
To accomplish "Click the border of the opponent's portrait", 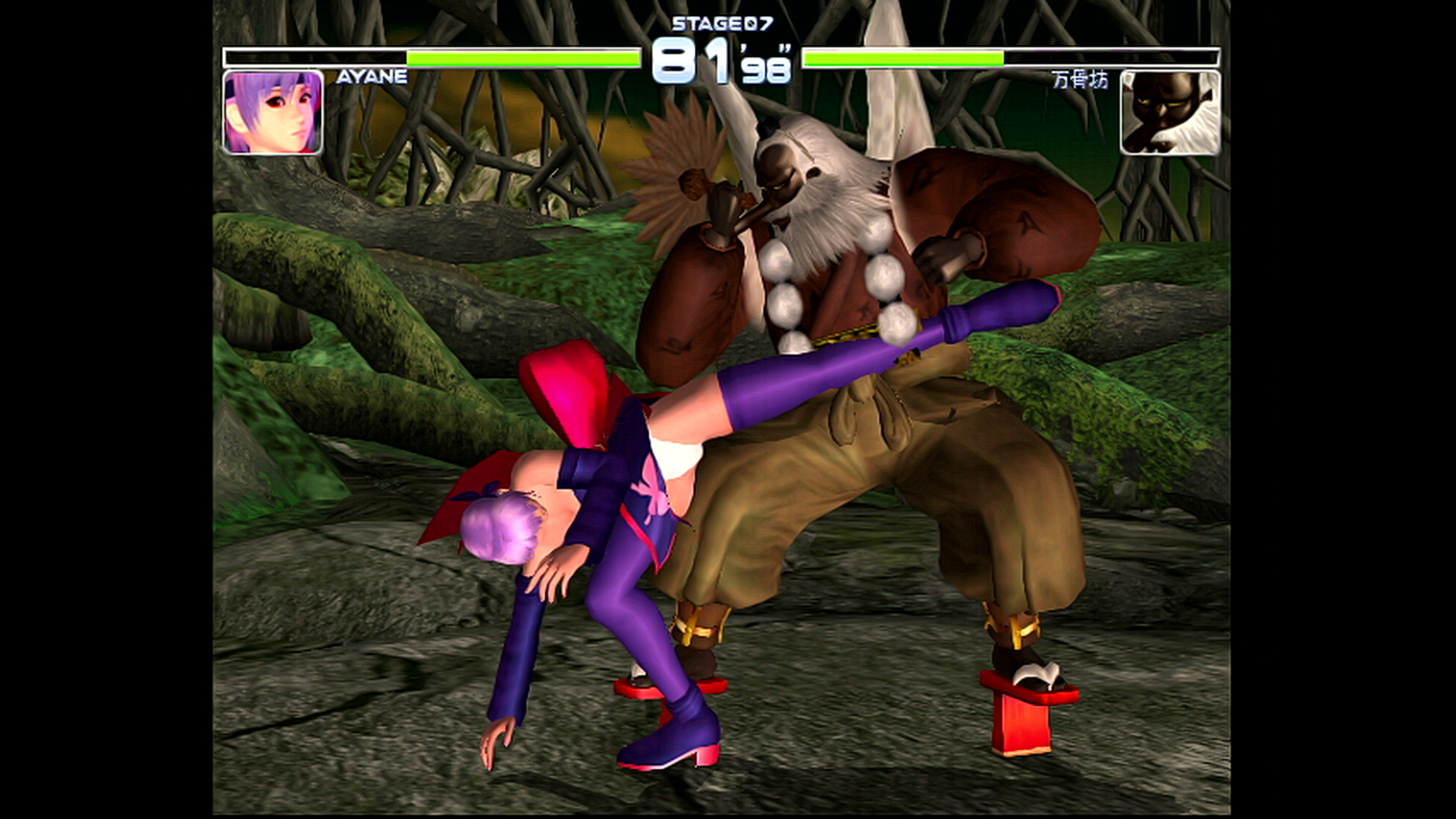I will point(1219,114).
